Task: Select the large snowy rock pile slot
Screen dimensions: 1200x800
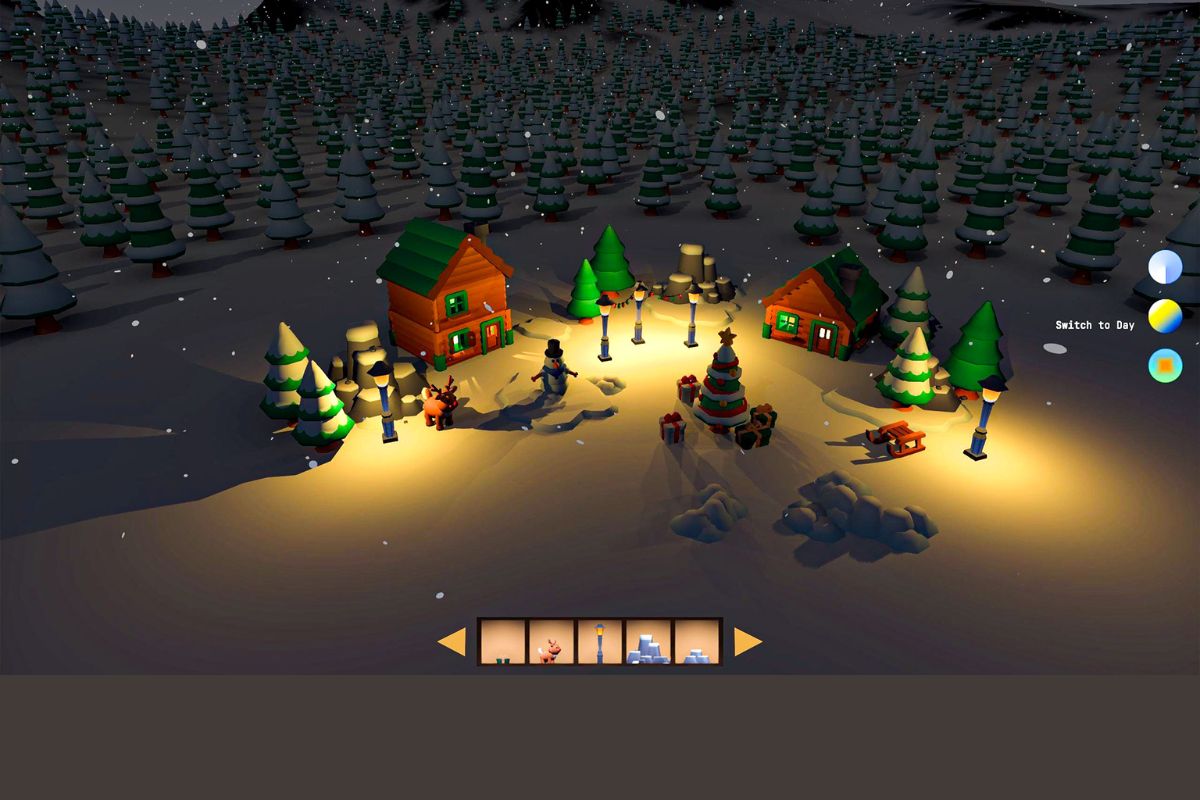Action: coord(648,642)
